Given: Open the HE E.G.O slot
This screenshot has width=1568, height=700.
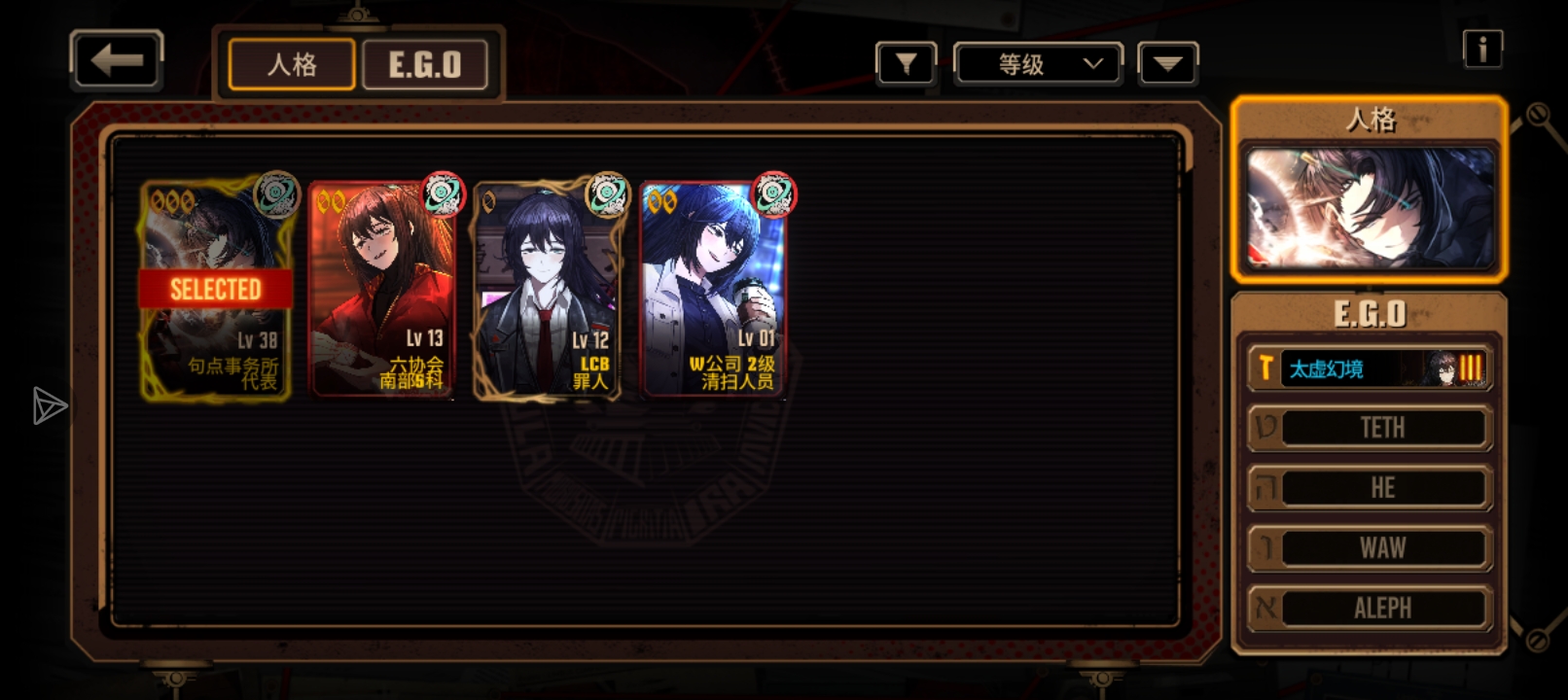Looking at the screenshot, I should [x=1370, y=488].
